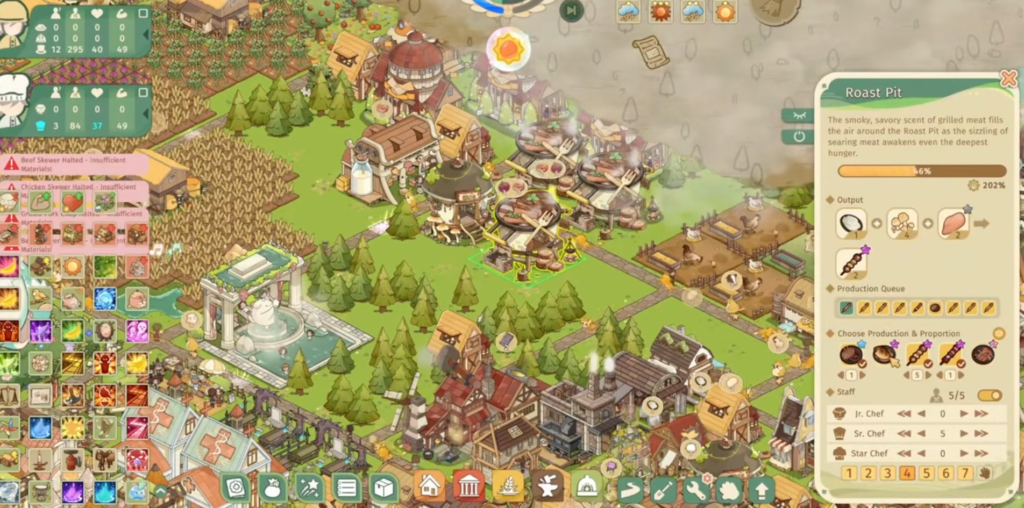
Task: Open the box storage menu
Action: pos(385,488)
